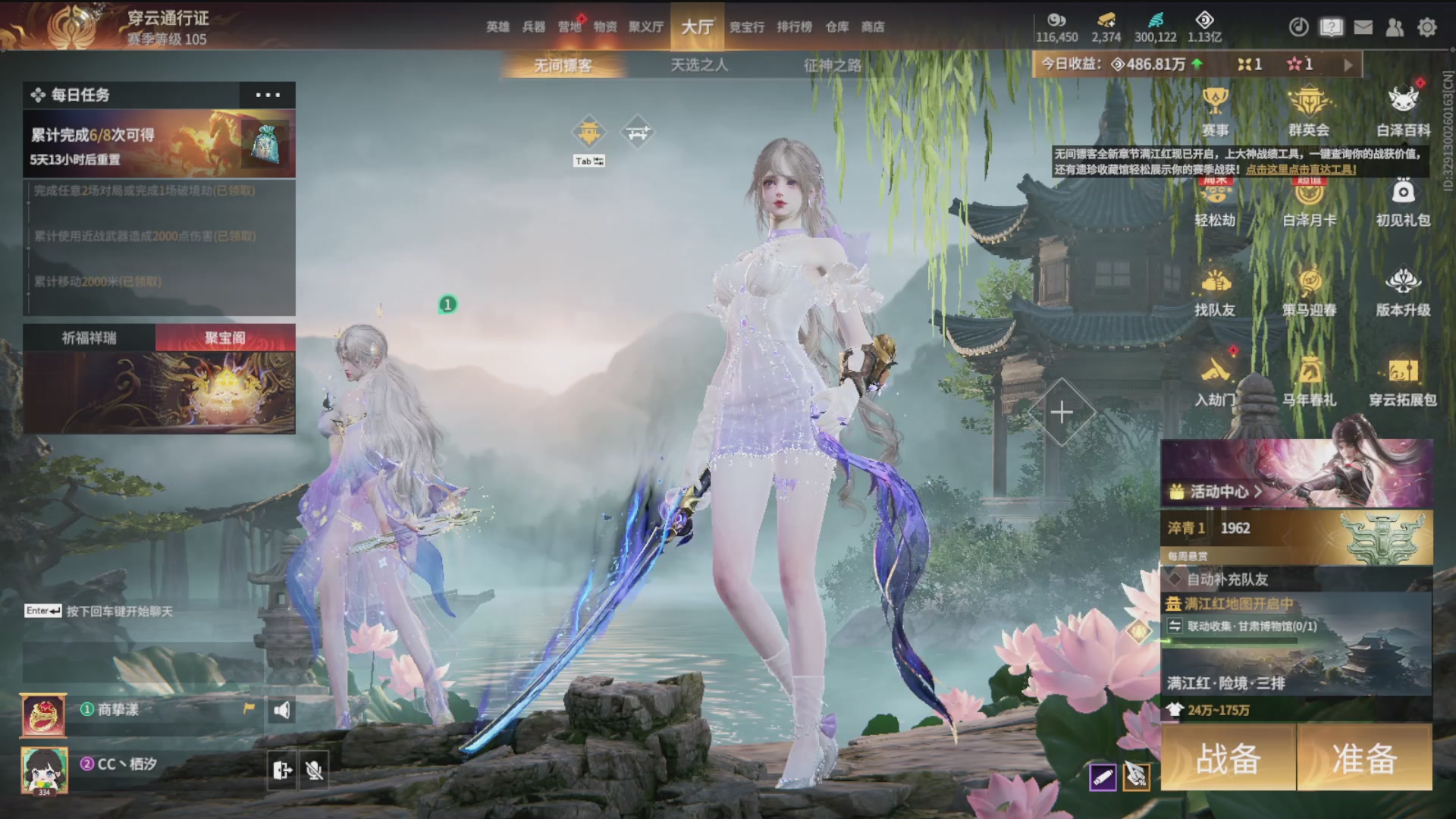Open the 排行榜 leaderboard tab
1456x819 pixels.
coord(794,27)
